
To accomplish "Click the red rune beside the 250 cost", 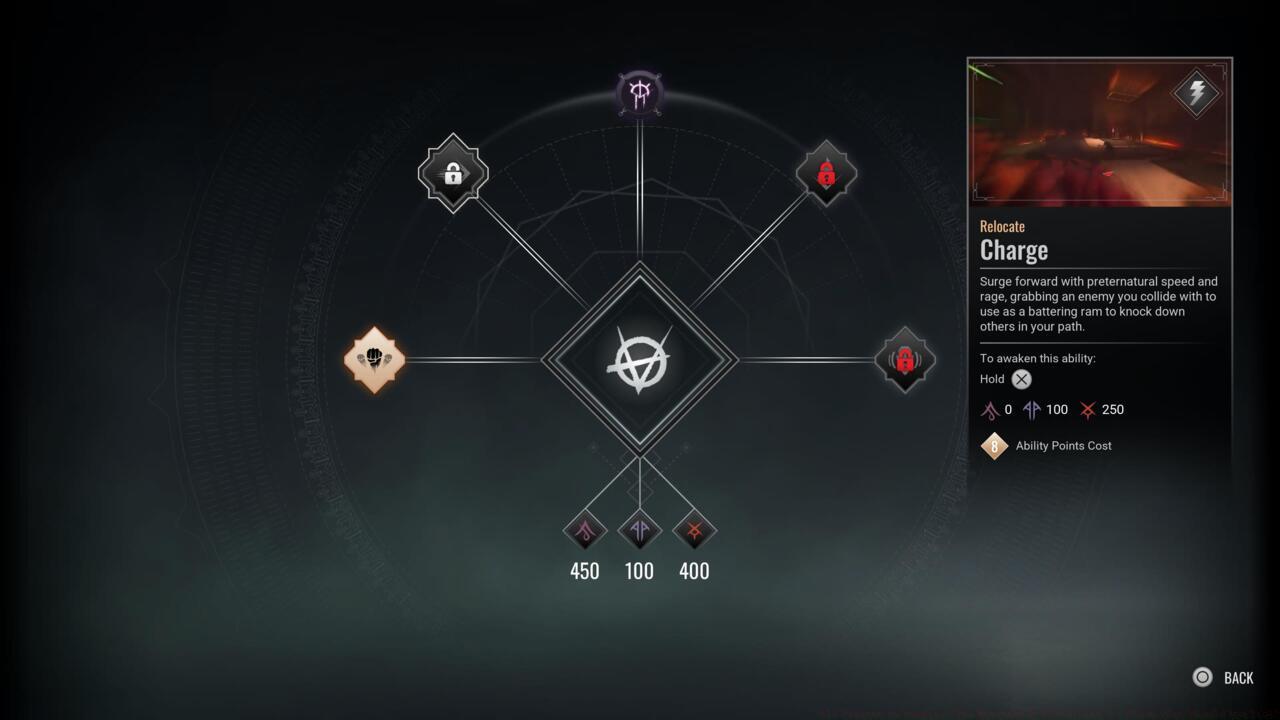I will tap(1089, 409).
